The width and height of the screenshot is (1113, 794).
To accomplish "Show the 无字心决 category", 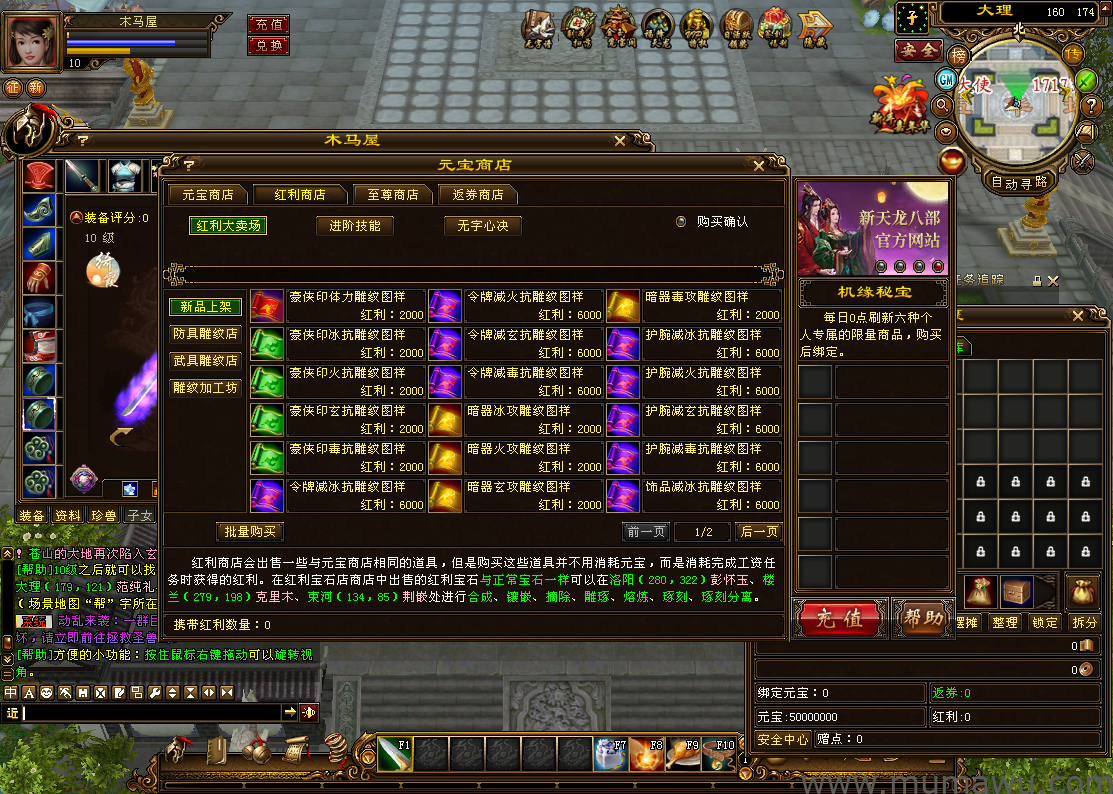I will pos(483,226).
